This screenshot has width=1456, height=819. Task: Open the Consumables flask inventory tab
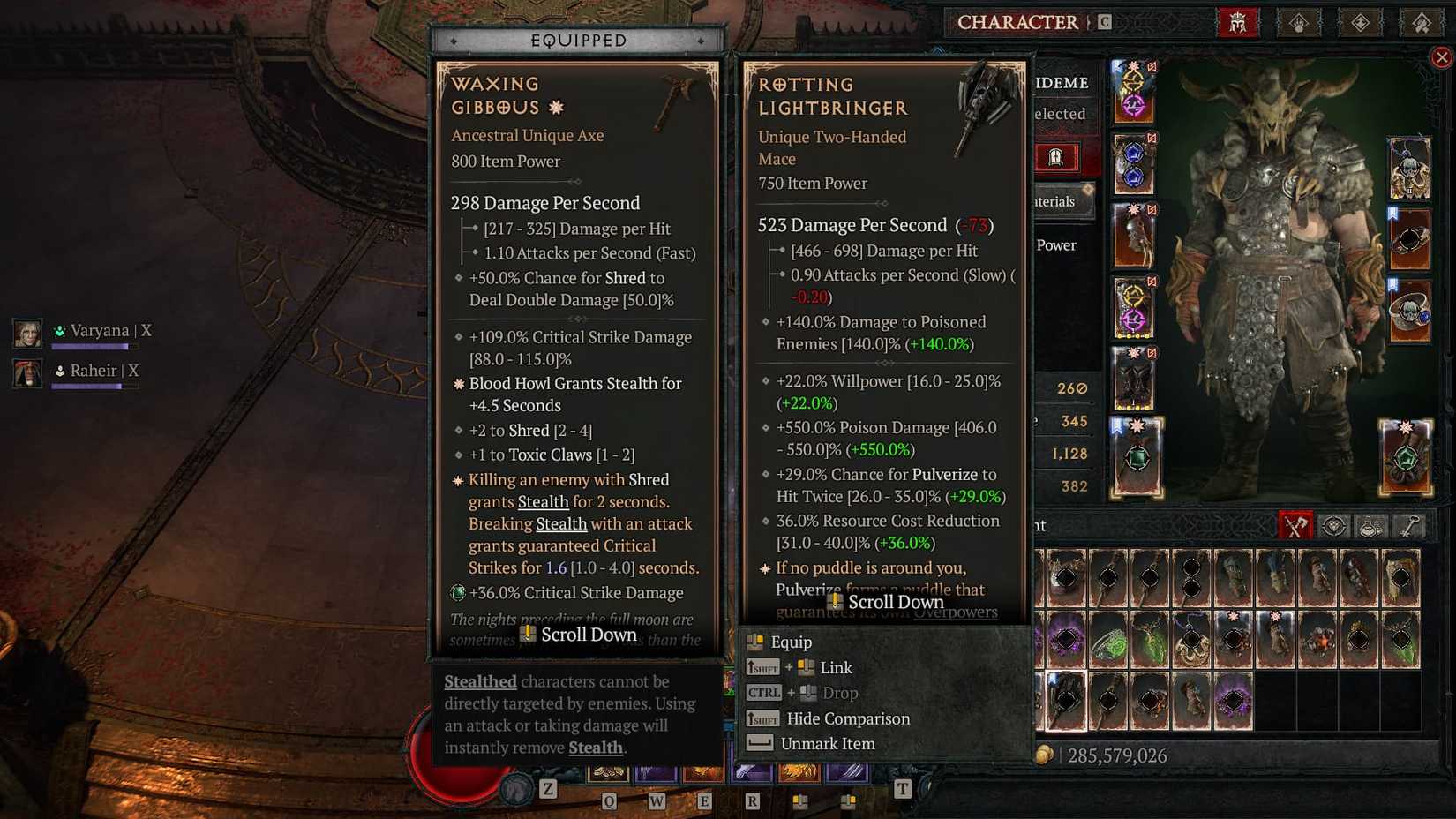[x=1370, y=526]
